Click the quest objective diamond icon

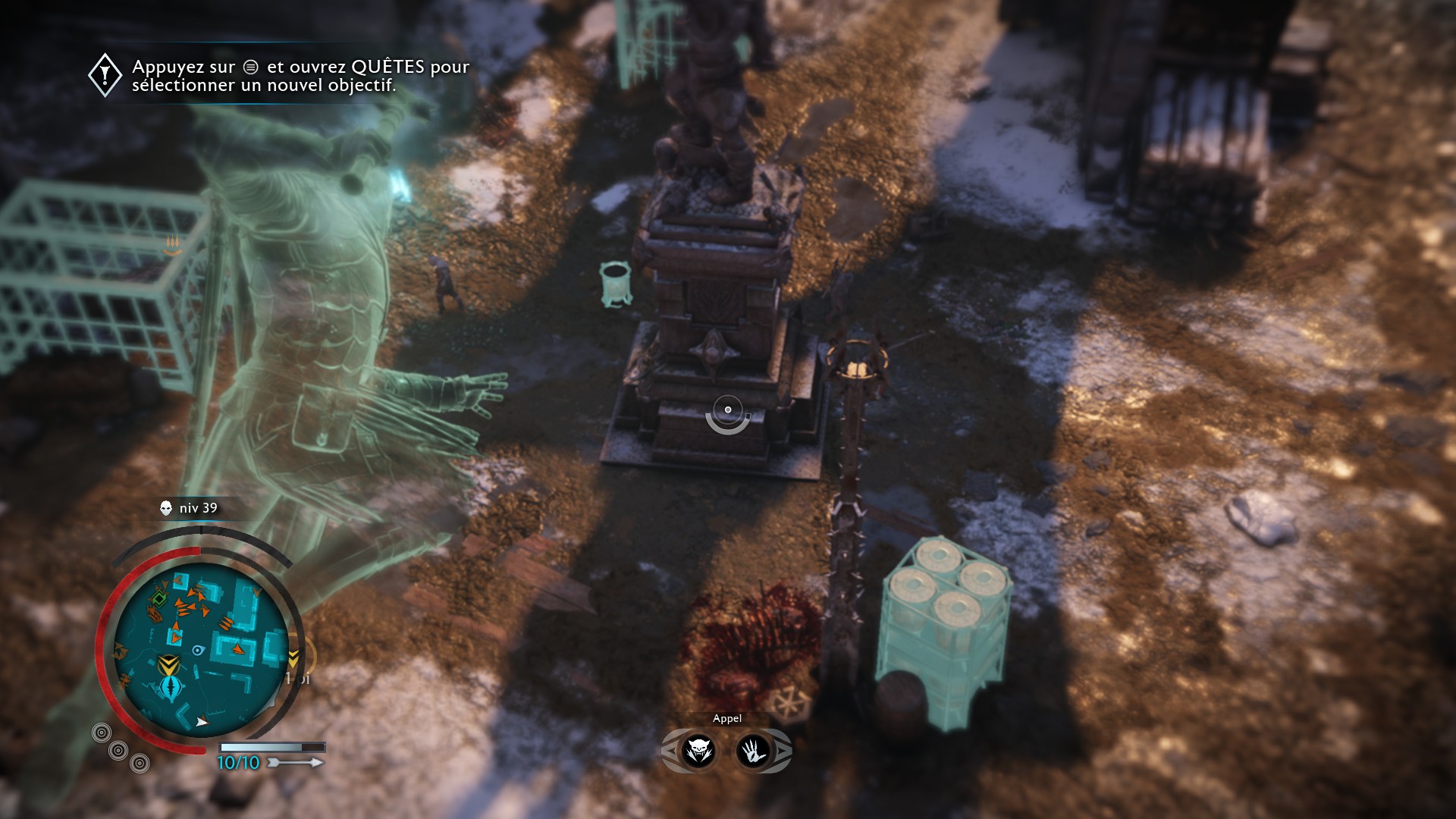[105, 75]
